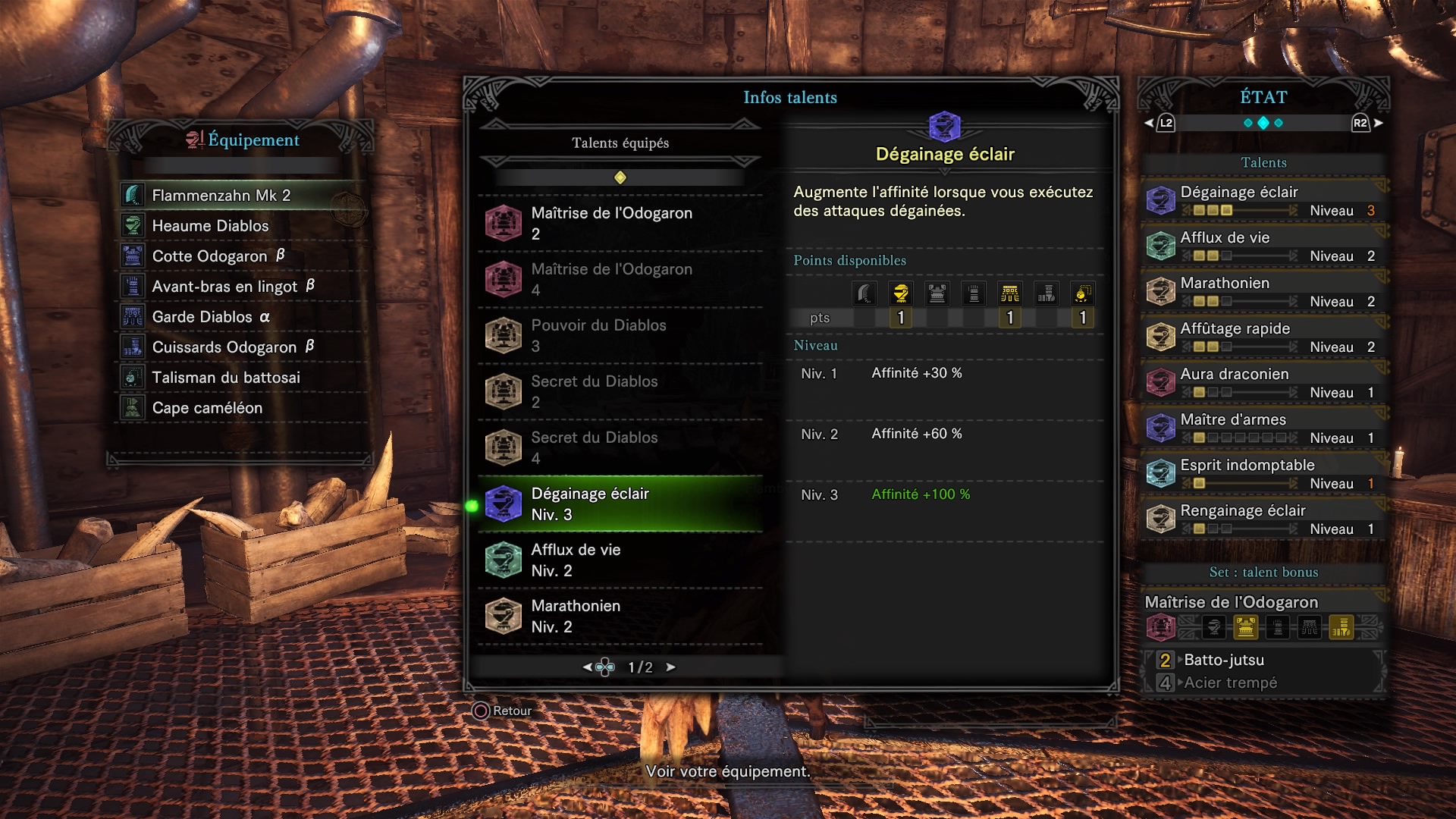This screenshot has height=819, width=1456.
Task: Choose the Pouvoir du Diablos 3 talent
Action: click(x=620, y=335)
